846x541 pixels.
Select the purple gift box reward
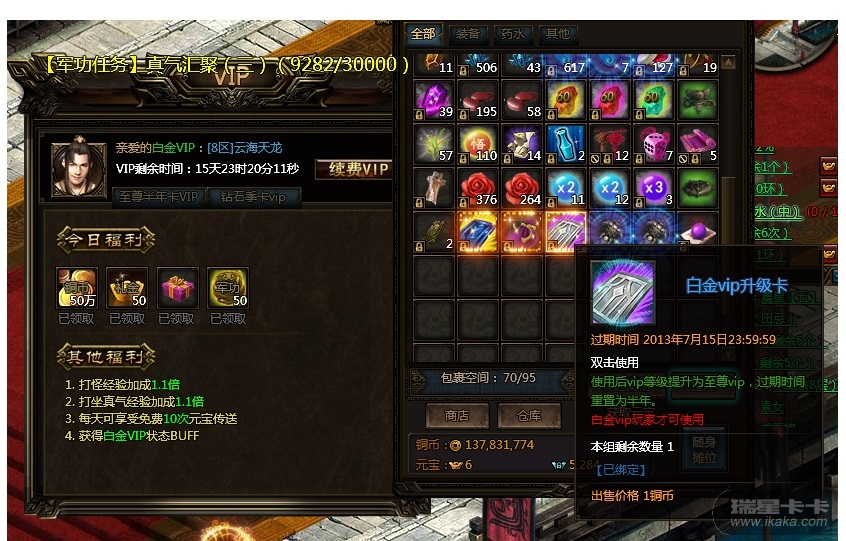click(x=178, y=288)
